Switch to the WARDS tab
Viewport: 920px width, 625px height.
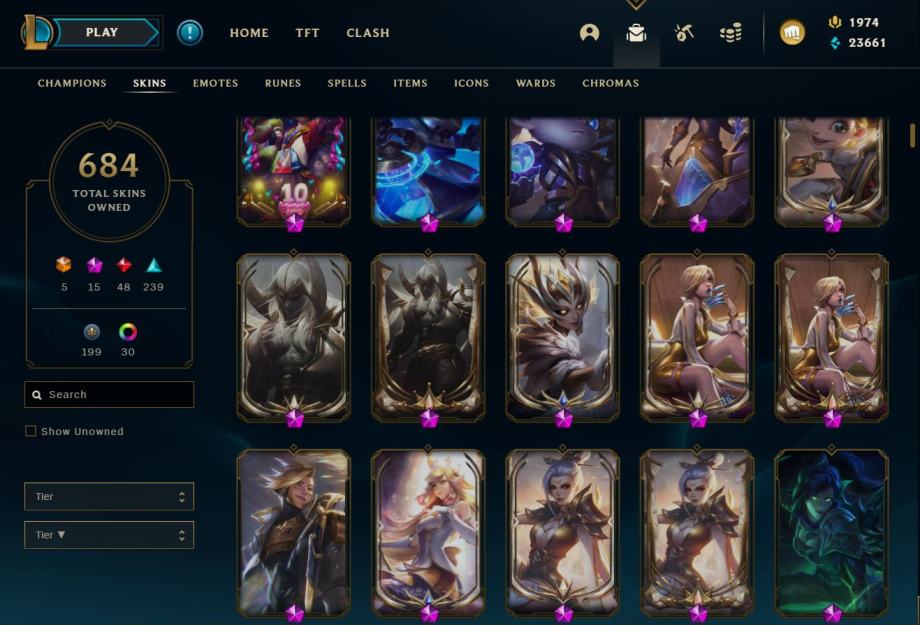pos(535,83)
